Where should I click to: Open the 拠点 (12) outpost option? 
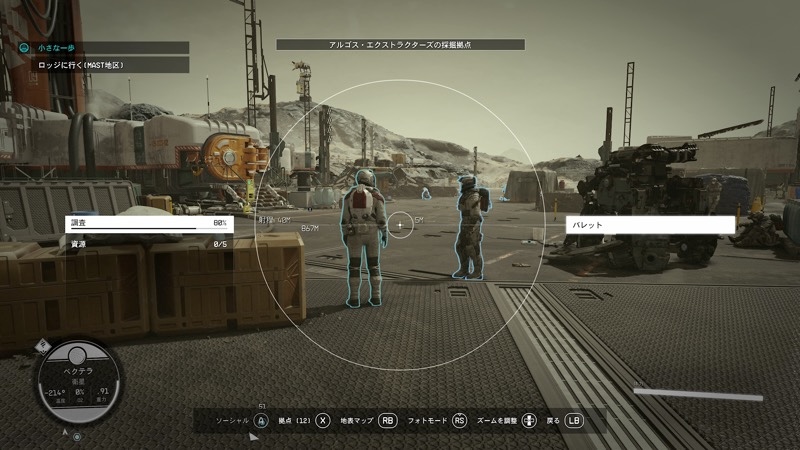coord(305,421)
